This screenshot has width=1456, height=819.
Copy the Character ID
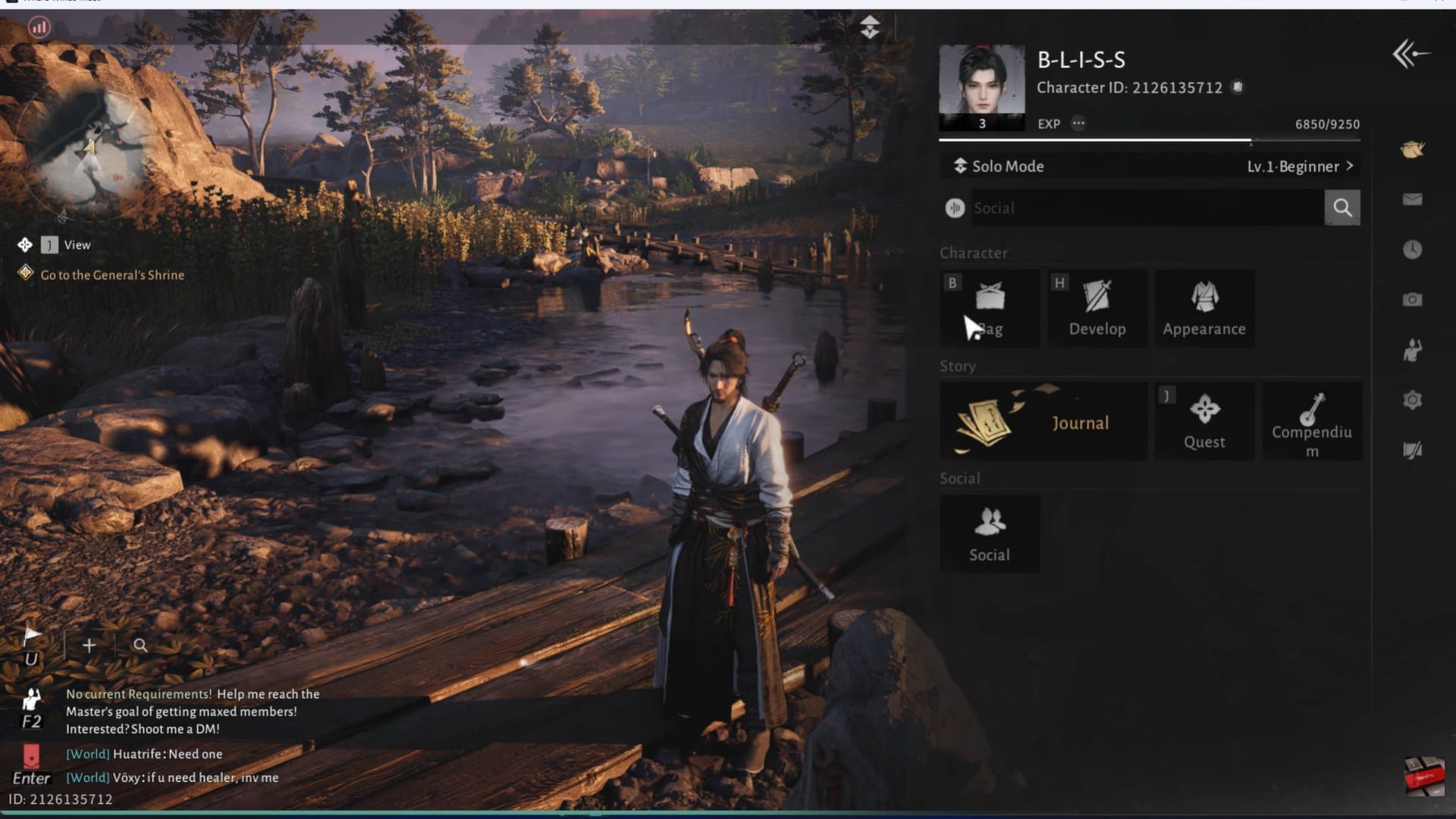pos(1238,87)
